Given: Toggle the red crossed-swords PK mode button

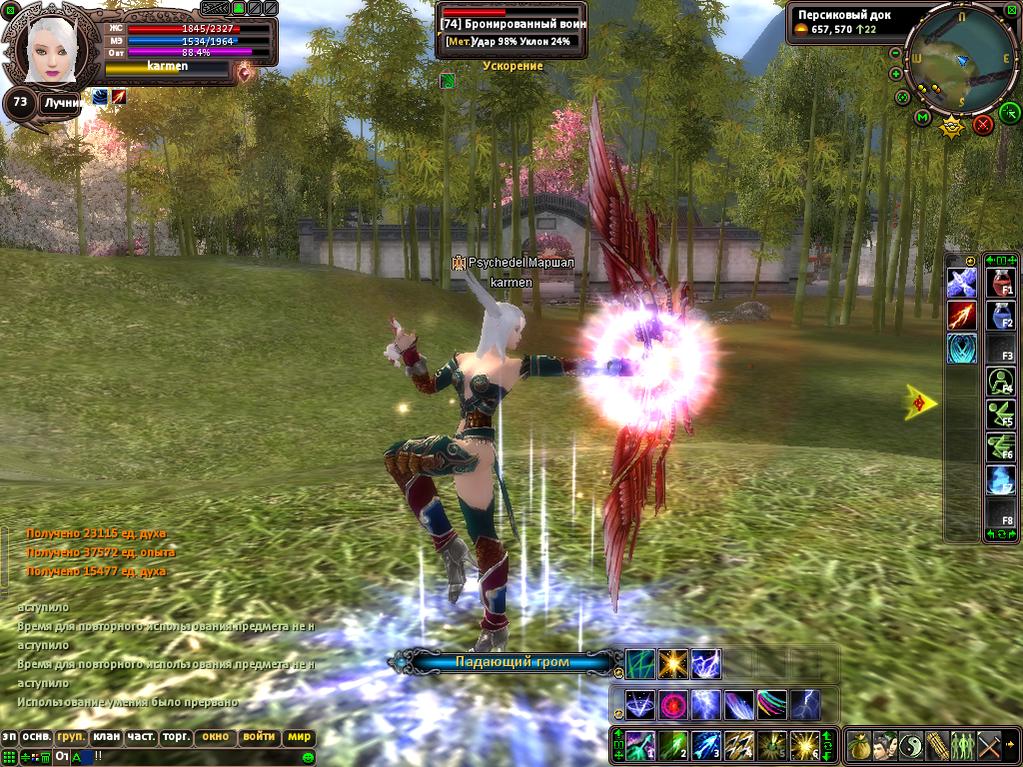Looking at the screenshot, I should 982,125.
